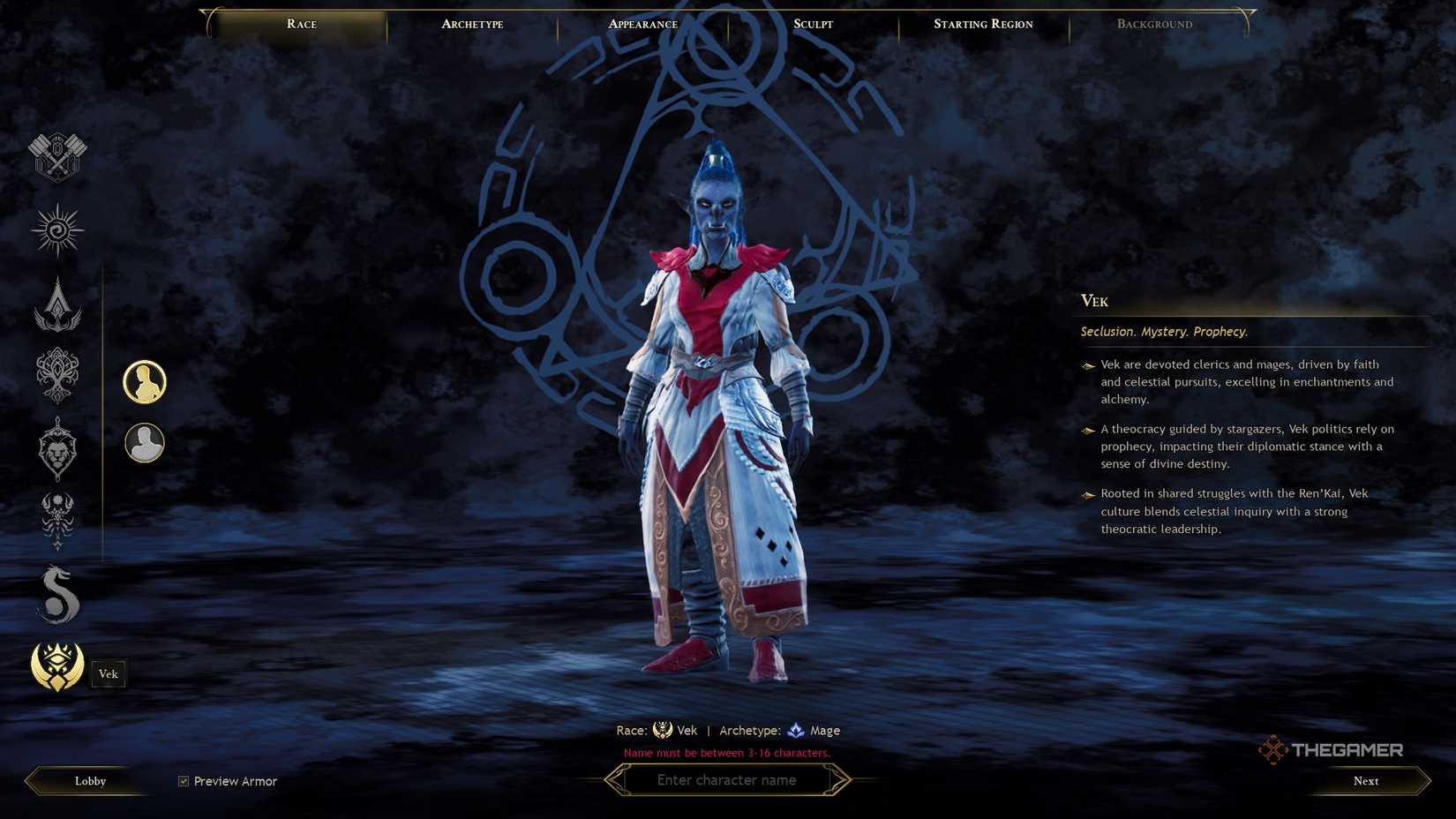Select the sun emblem race icon

click(x=56, y=229)
